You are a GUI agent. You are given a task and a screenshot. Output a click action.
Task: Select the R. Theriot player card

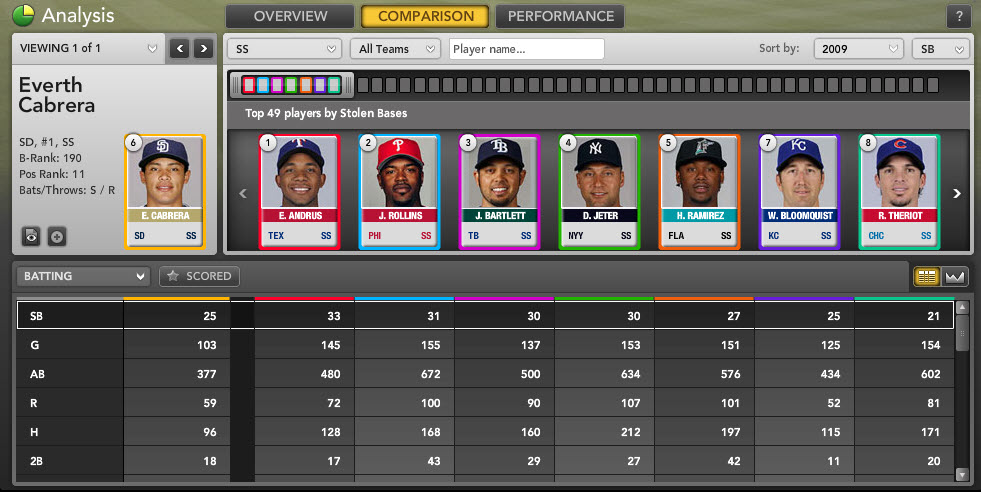click(x=898, y=190)
